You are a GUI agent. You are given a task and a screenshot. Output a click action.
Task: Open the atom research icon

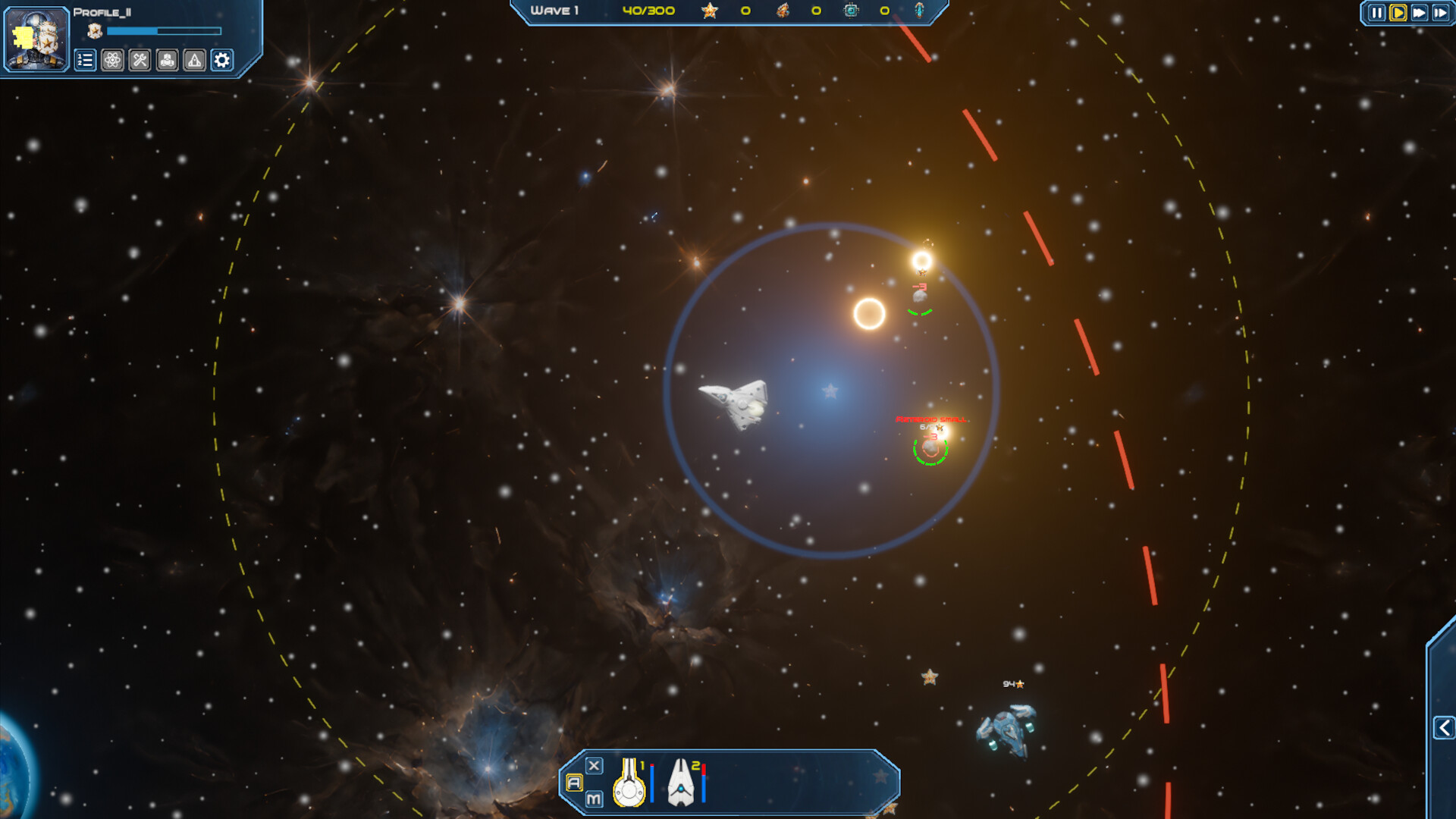pos(112,61)
